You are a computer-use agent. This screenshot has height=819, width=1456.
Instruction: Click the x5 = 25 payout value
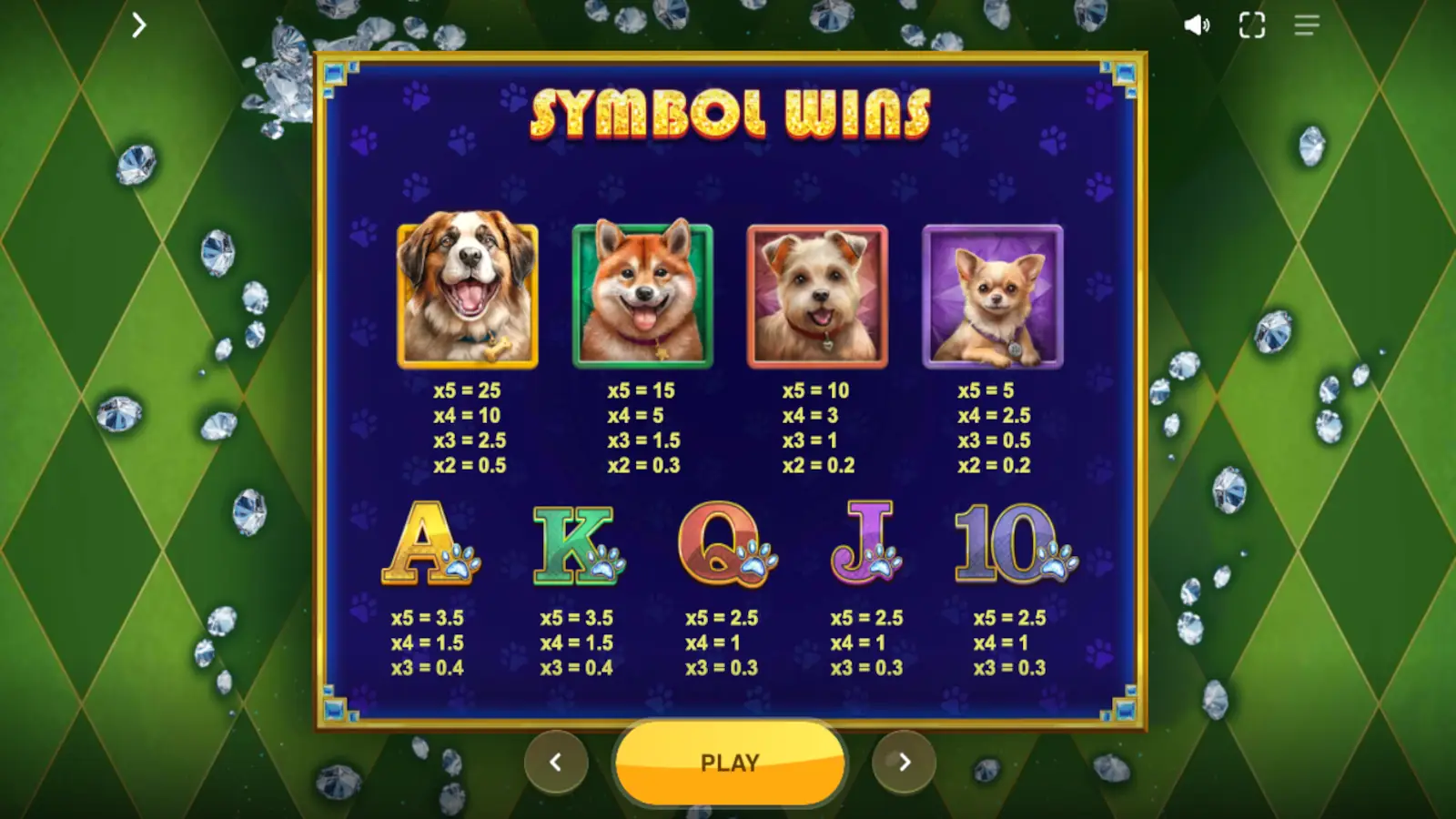point(466,389)
